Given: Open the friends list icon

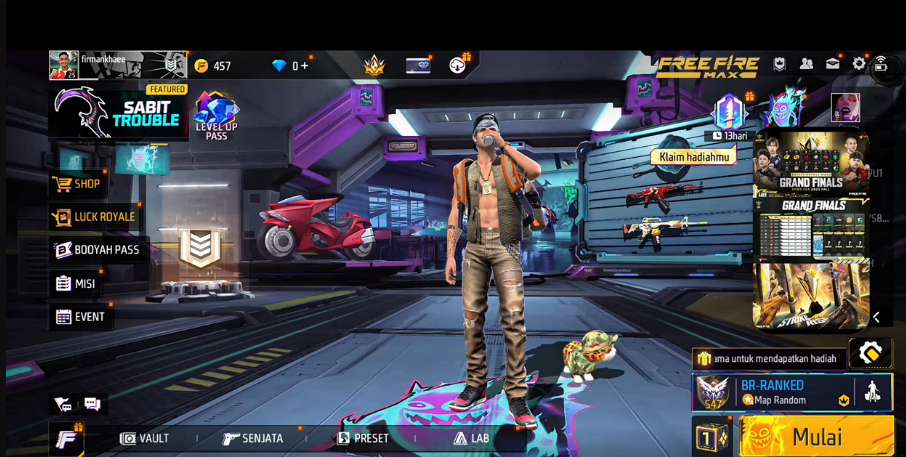Looking at the screenshot, I should click(x=806, y=64).
